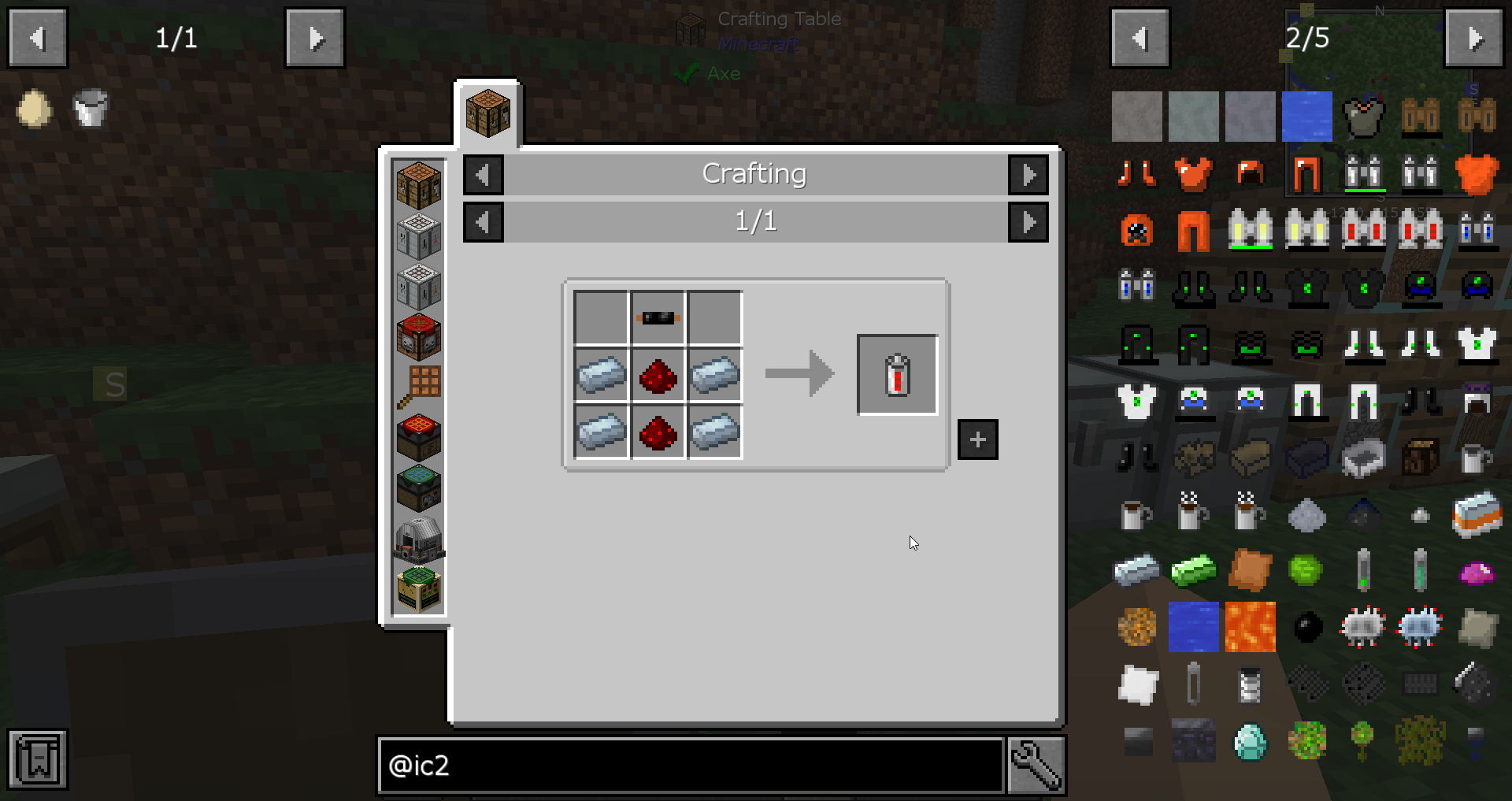This screenshot has height=801, width=1512.
Task: Select the lava block in the item list
Action: [x=1250, y=627]
